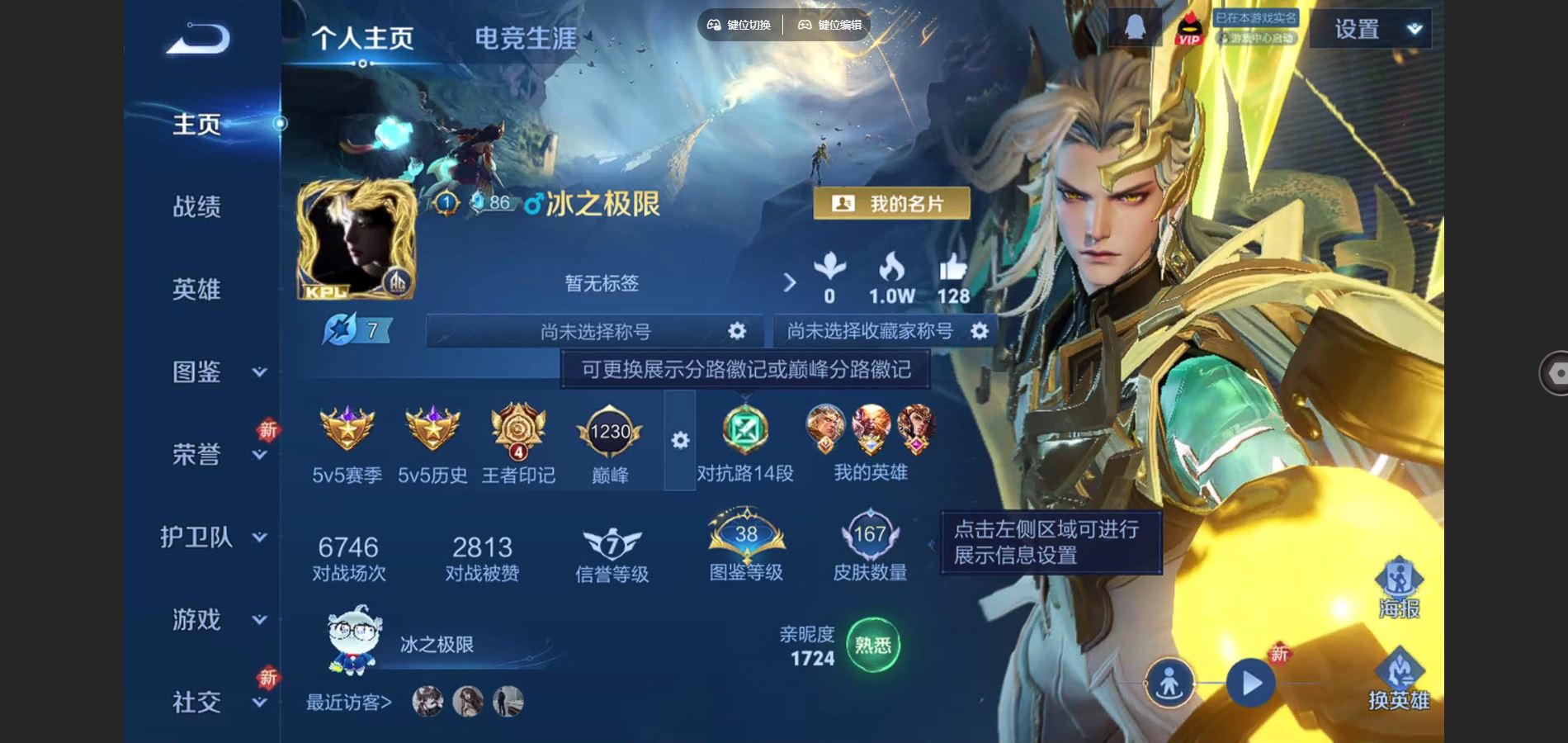Select the 个人主页 tab
This screenshot has width=1568, height=743.
point(365,36)
